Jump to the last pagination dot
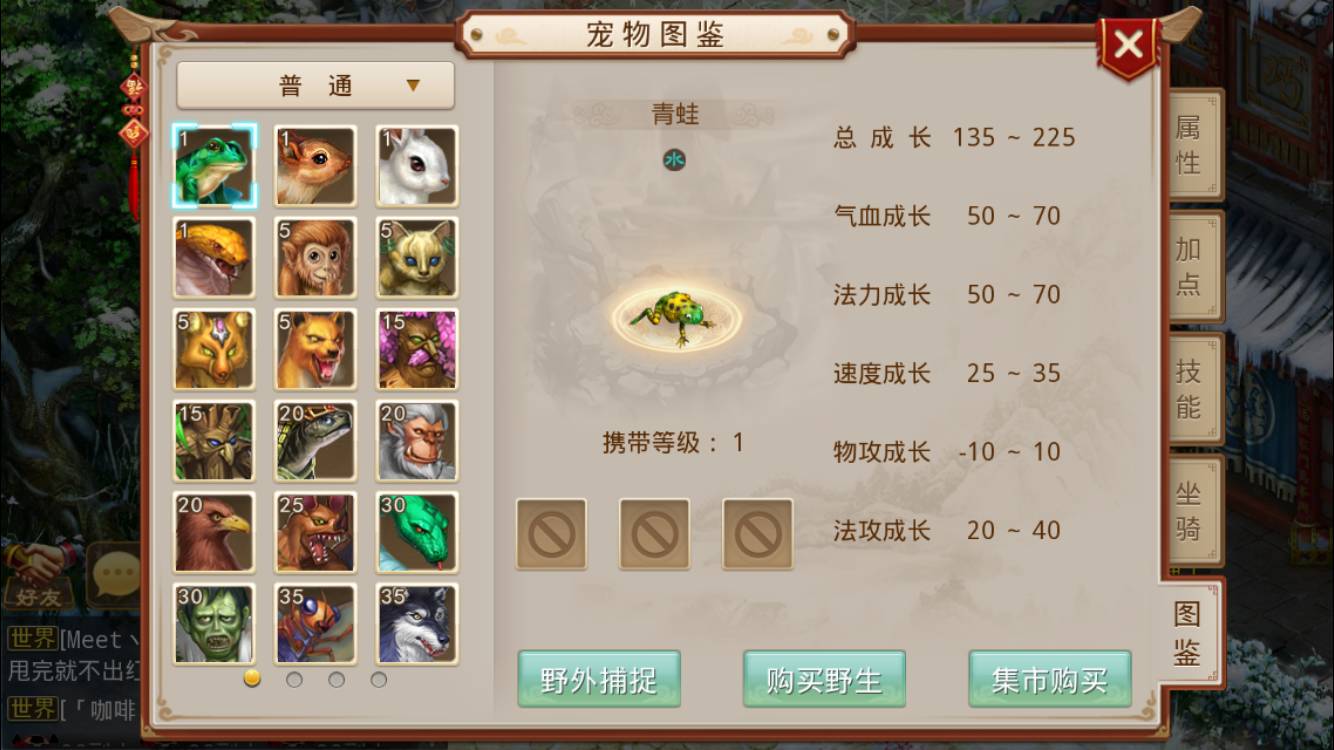This screenshot has height=750, width=1334. [379, 679]
